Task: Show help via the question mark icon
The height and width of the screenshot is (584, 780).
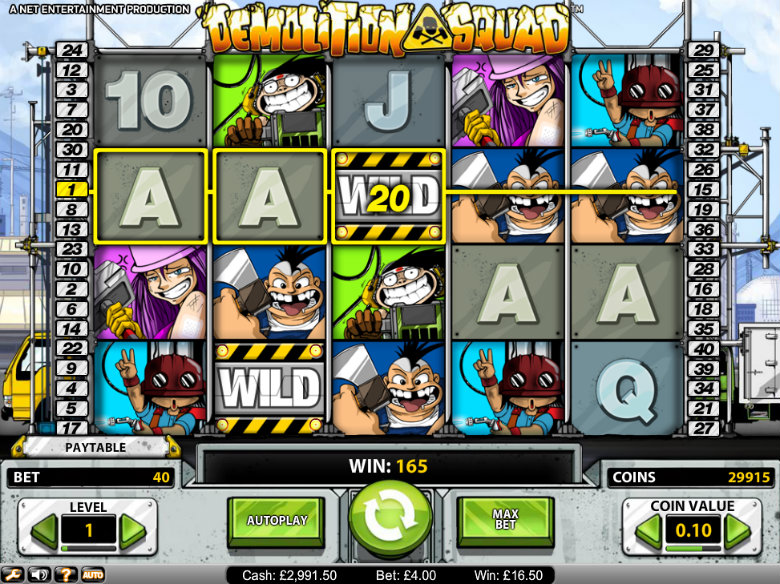Action: [x=65, y=575]
